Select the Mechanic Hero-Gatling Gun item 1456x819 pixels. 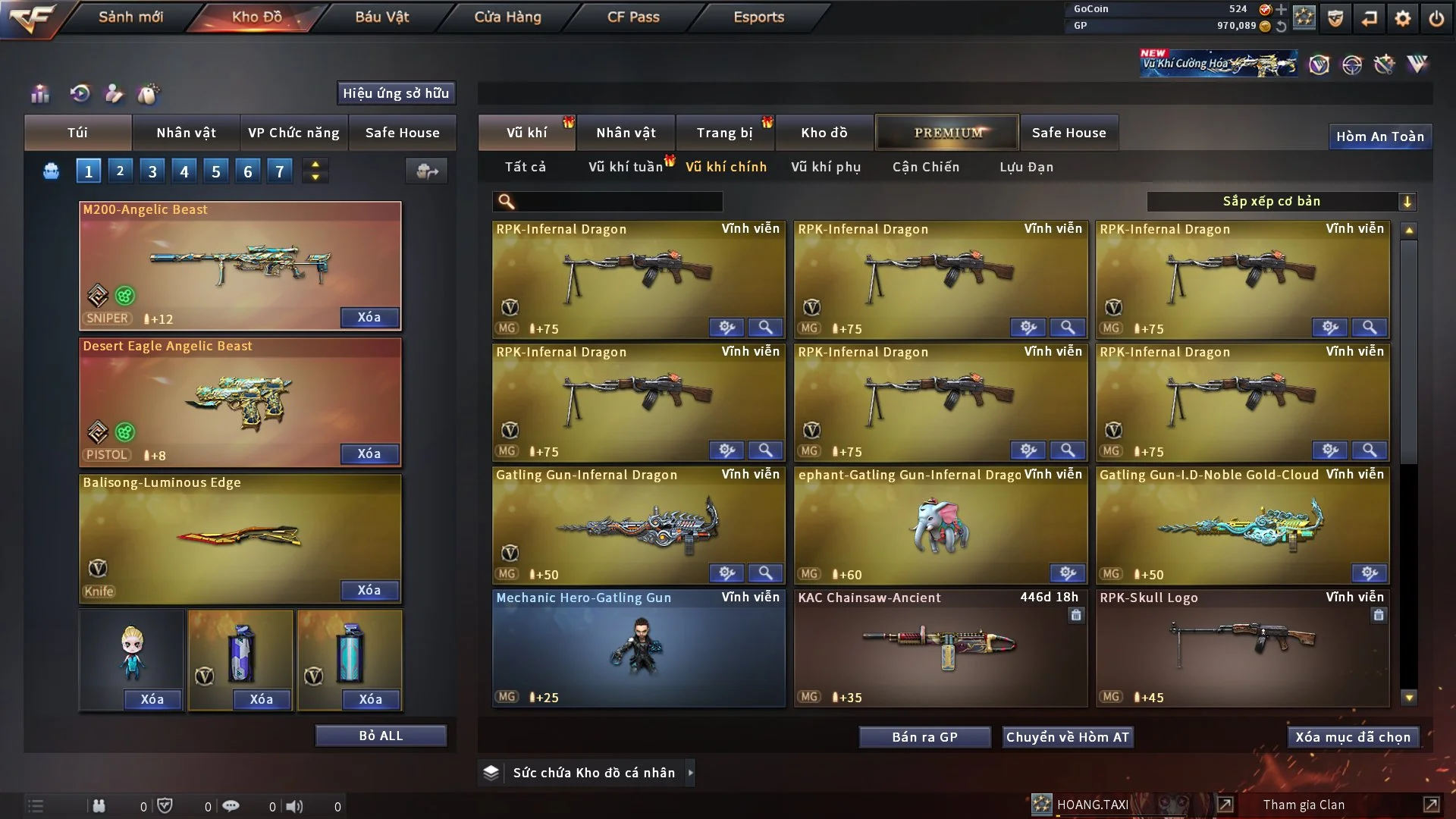tap(639, 648)
